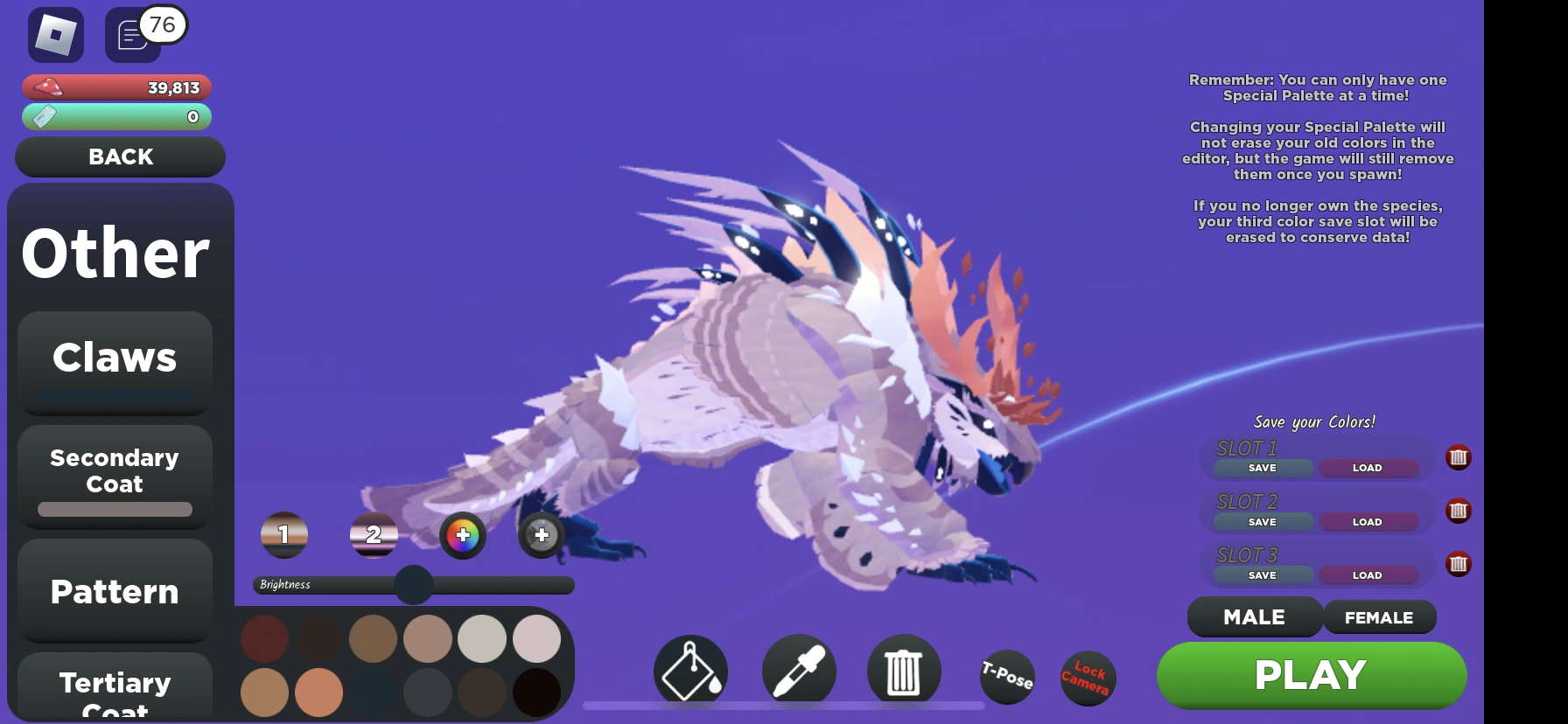Open the rainbow custom color picker
The image size is (1568, 724).
463,536
